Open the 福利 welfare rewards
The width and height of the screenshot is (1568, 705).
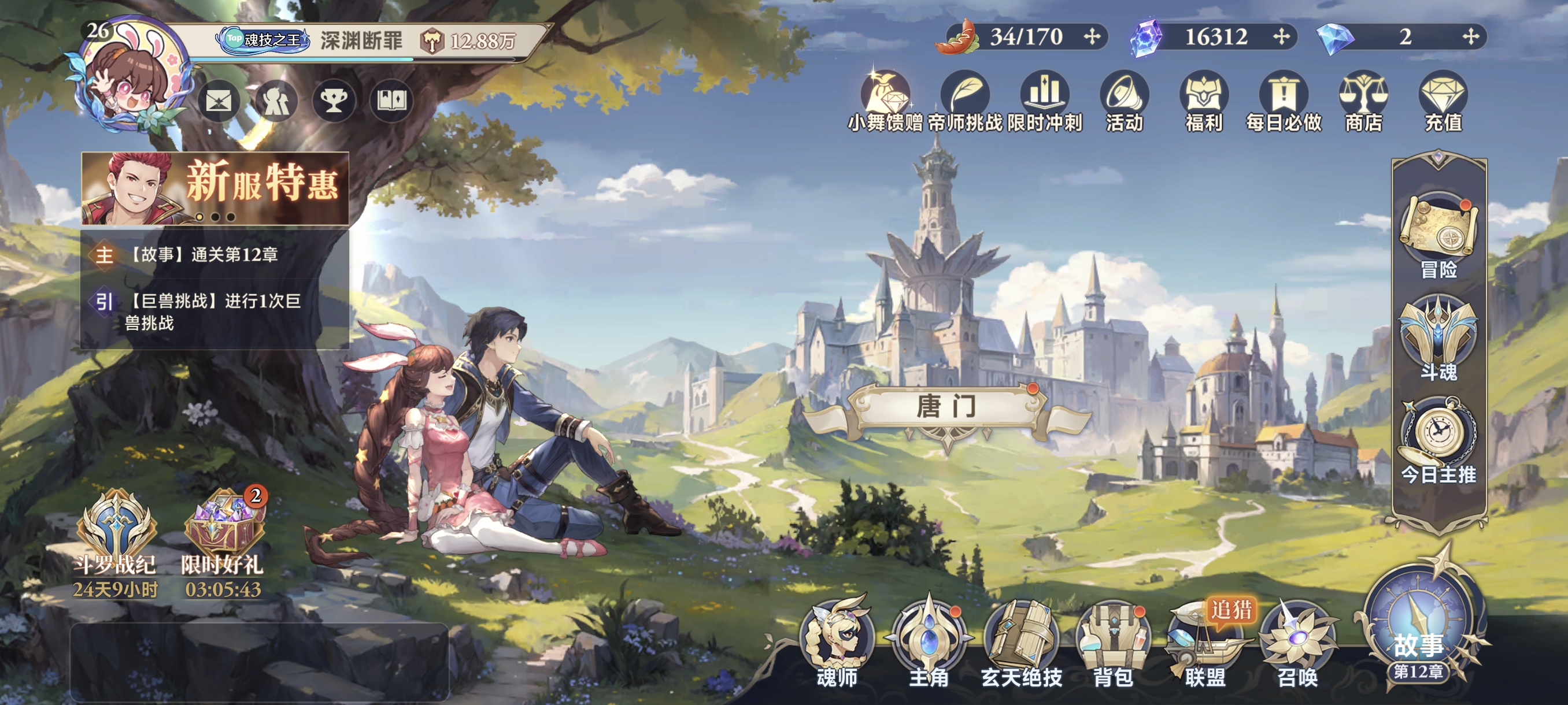(1204, 101)
